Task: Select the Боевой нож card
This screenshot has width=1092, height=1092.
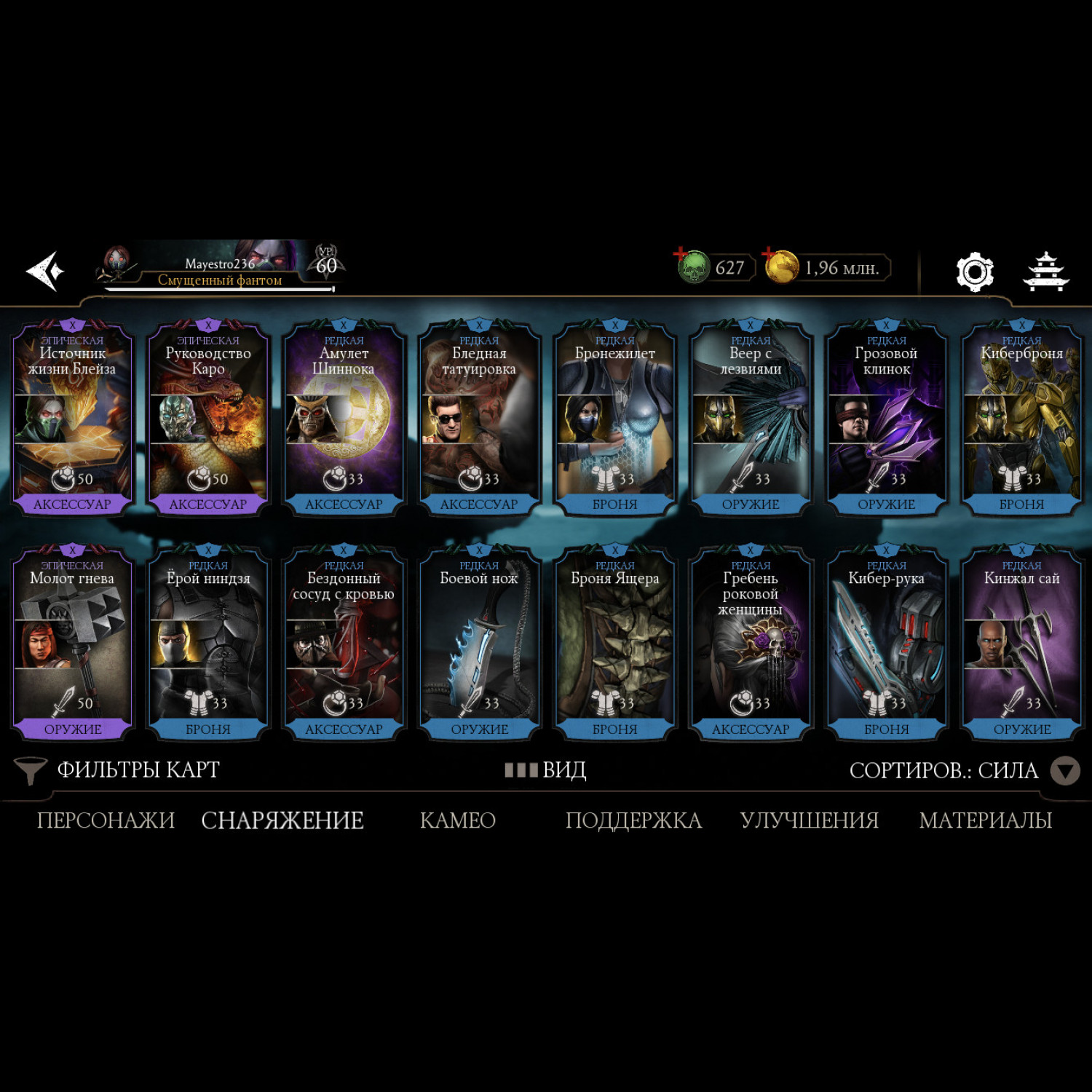Action: coord(479,644)
